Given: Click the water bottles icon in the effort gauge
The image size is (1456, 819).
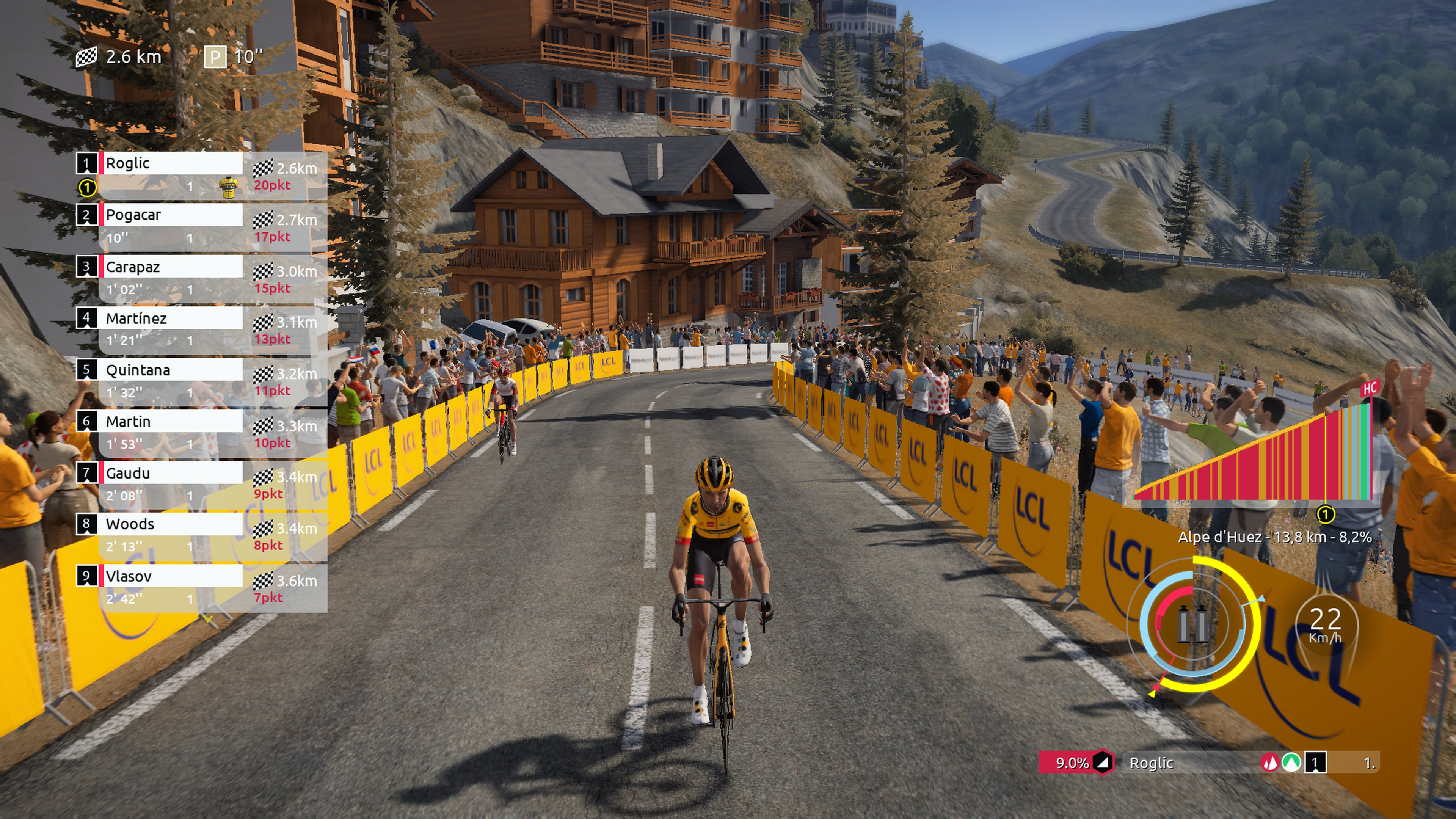Looking at the screenshot, I should [1192, 623].
